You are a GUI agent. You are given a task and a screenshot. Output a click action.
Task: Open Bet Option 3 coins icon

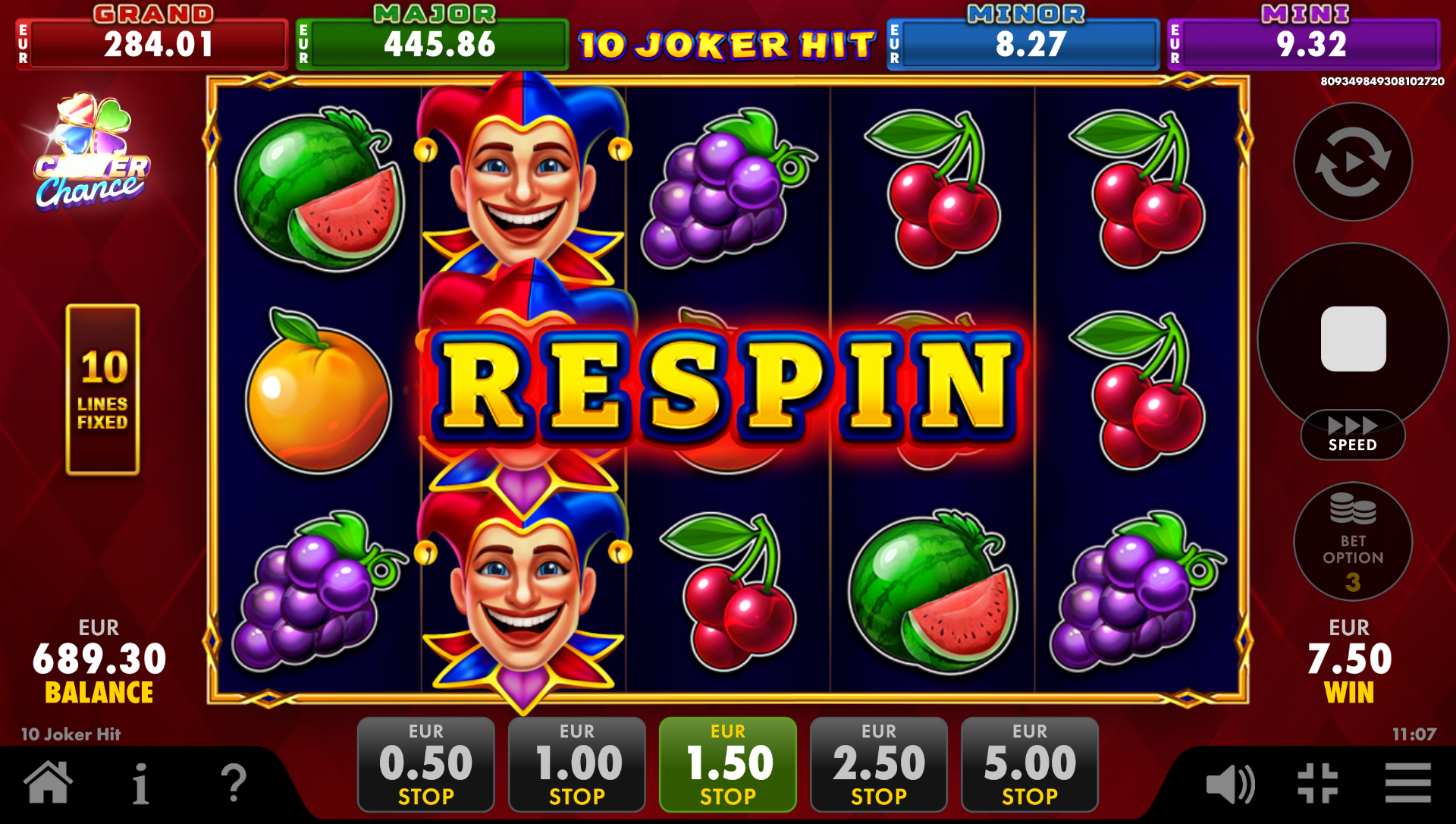(x=1353, y=542)
